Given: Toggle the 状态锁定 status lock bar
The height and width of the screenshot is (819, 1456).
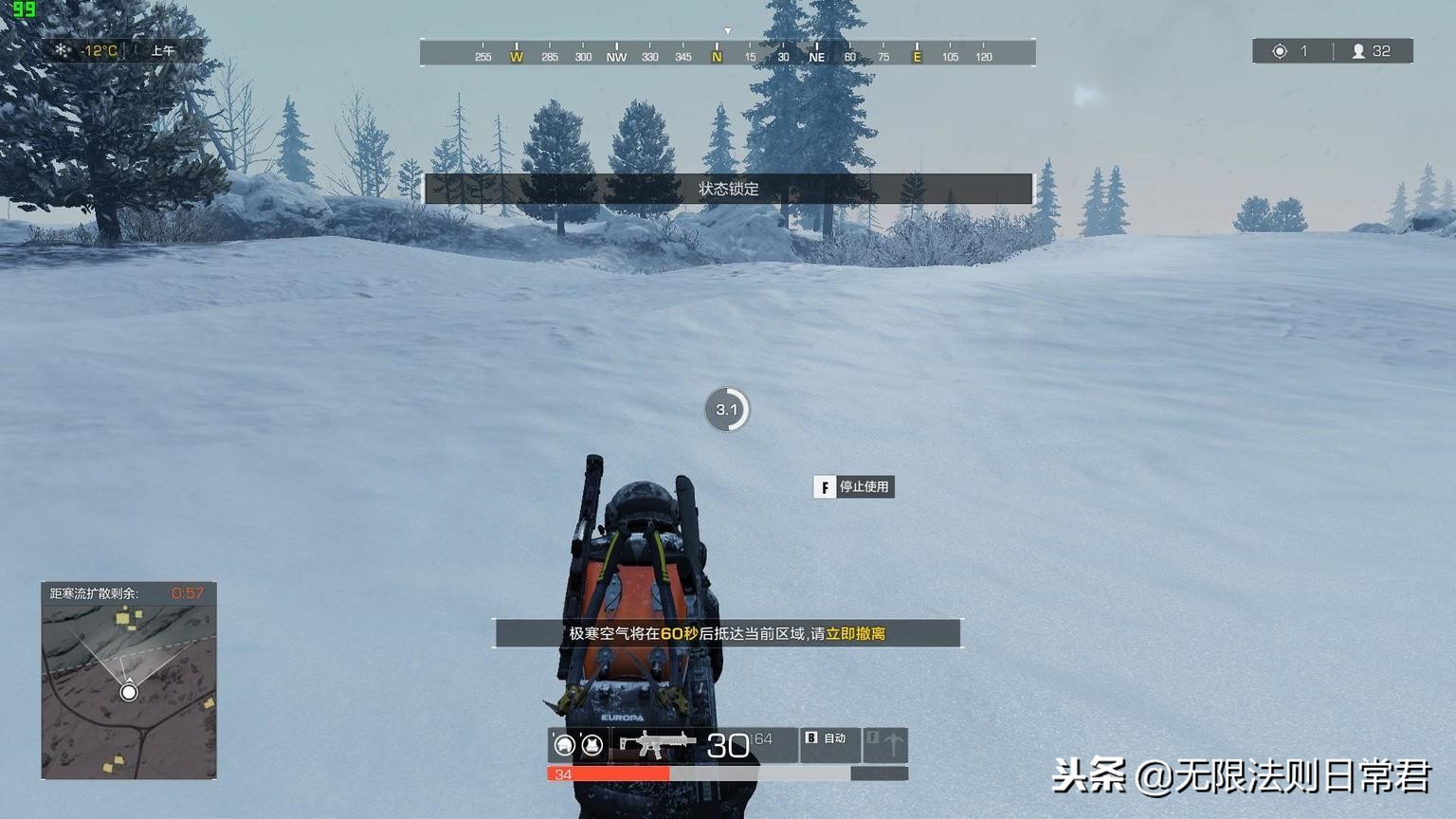Looking at the screenshot, I should (727, 189).
